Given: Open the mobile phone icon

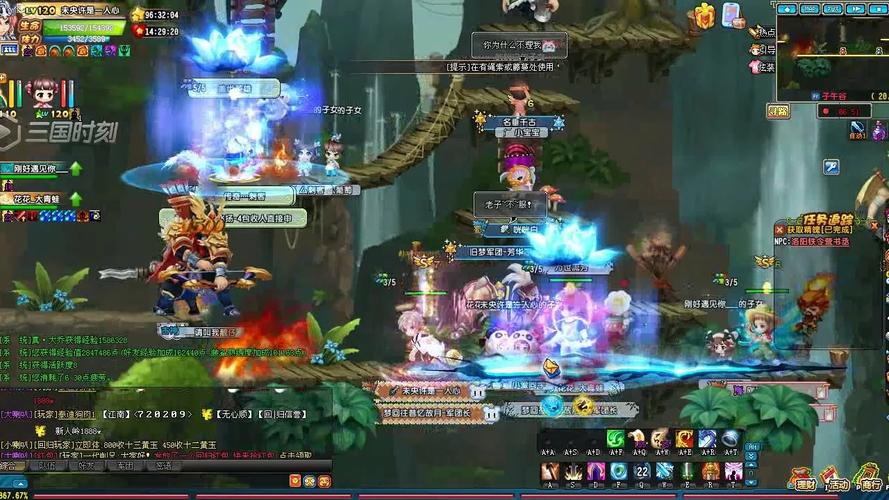Looking at the screenshot, I should (x=732, y=15).
